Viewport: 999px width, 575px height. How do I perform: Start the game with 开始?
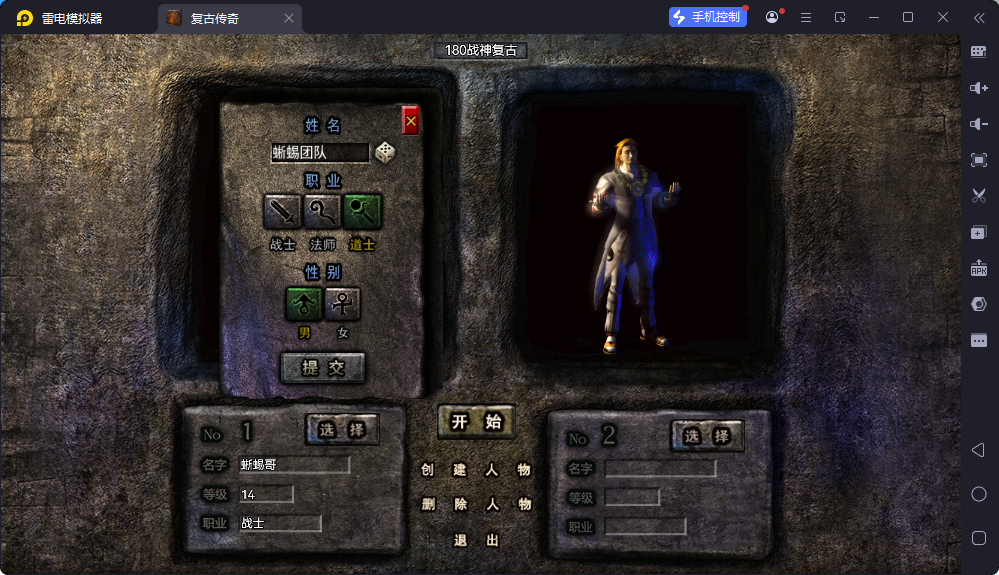pos(476,421)
